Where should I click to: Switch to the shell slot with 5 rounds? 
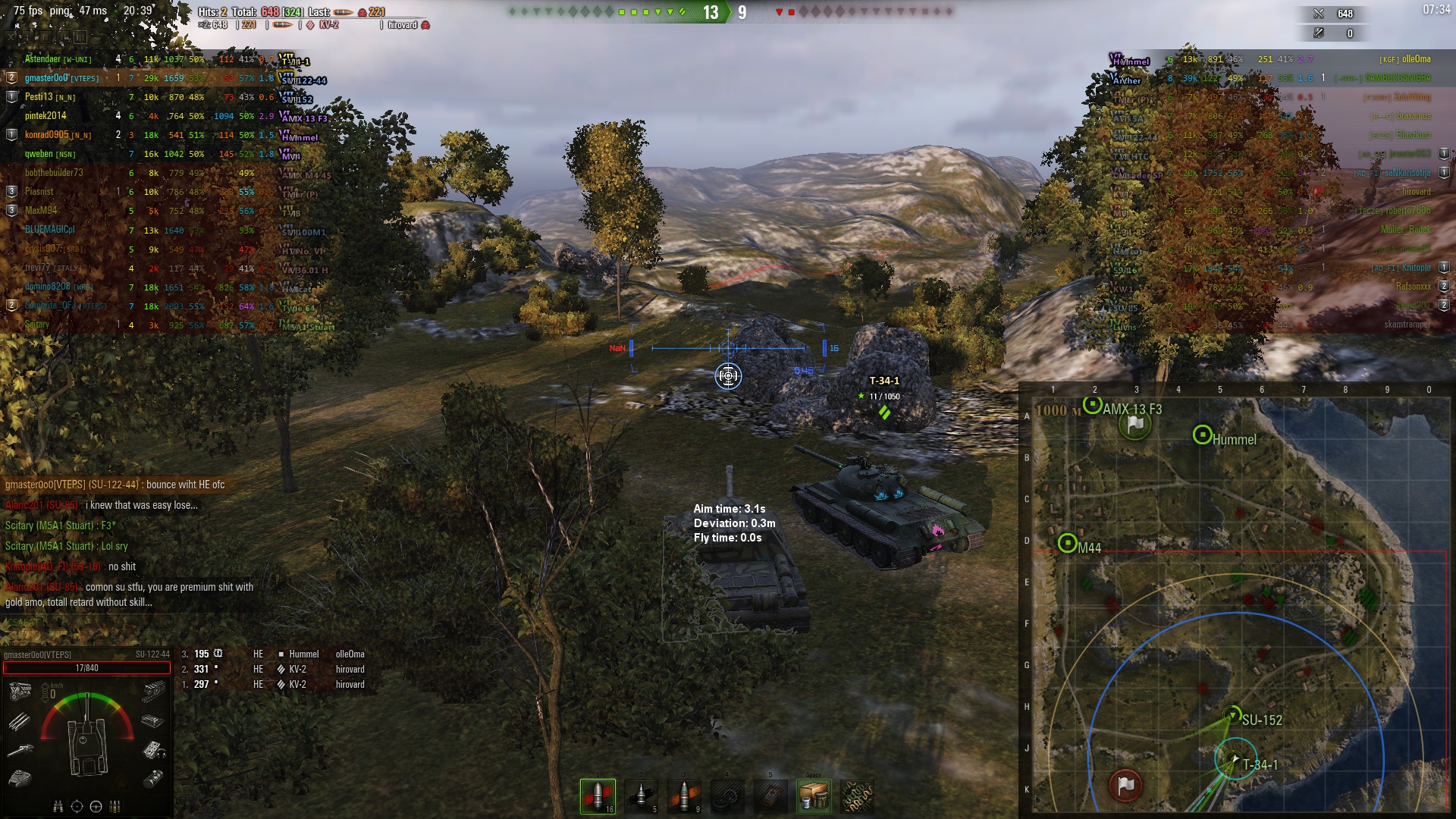(641, 796)
